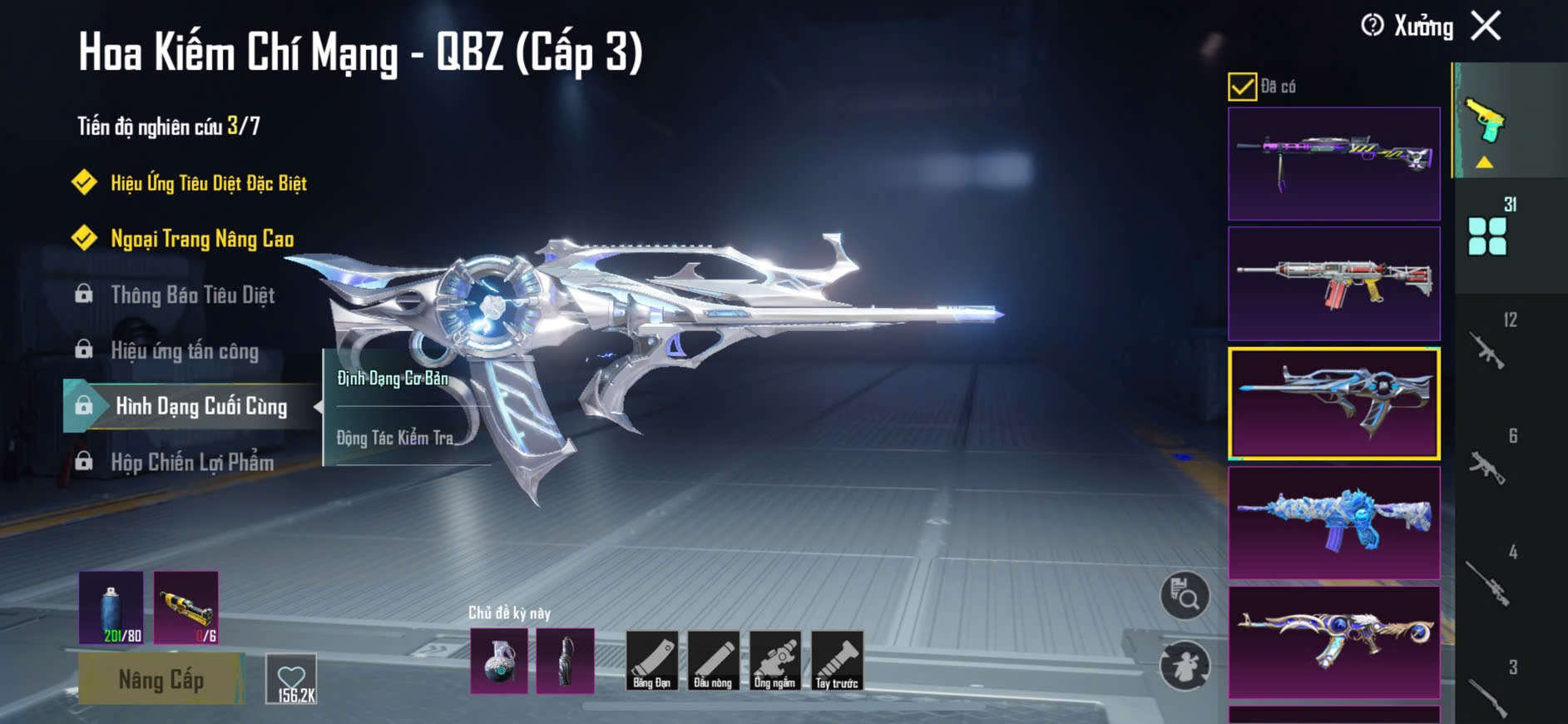Click the Nâng Cấp upgrade button
Viewport: 1568px width, 724px height.
(161, 679)
